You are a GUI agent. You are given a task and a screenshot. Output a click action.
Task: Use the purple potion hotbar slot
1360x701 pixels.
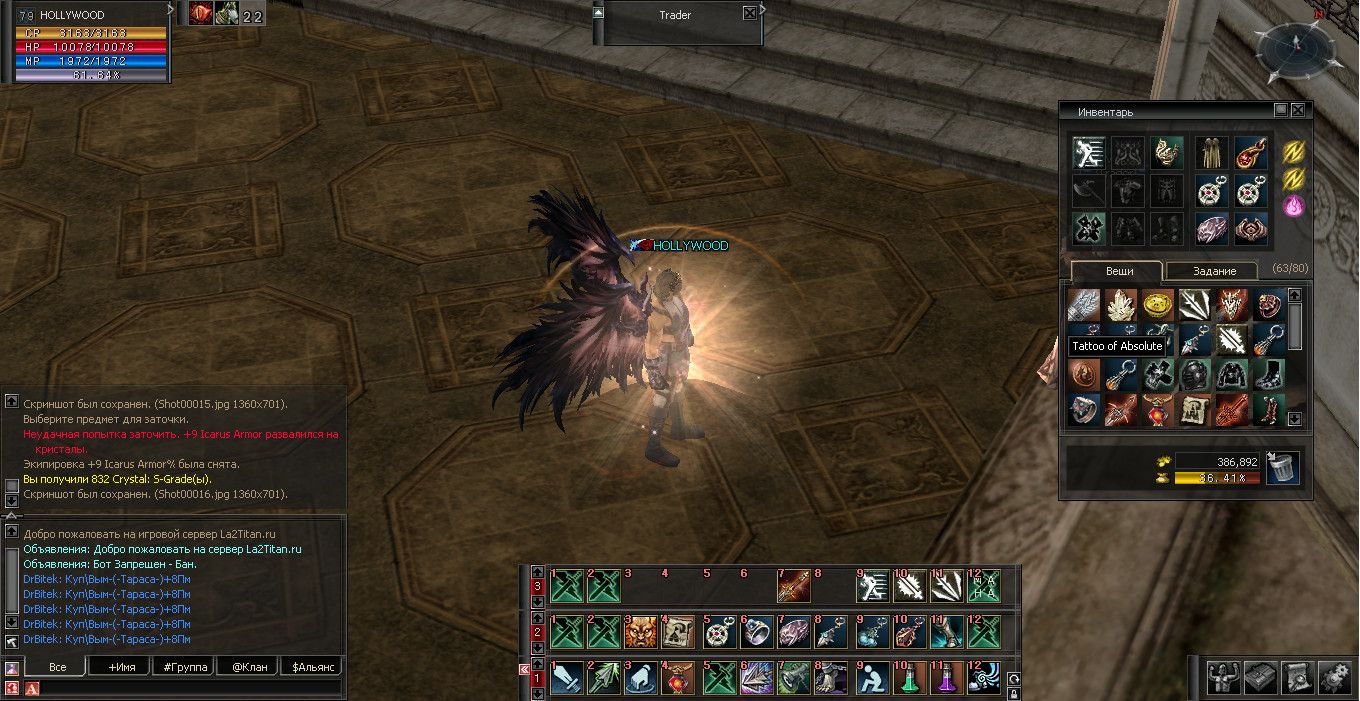(x=946, y=679)
